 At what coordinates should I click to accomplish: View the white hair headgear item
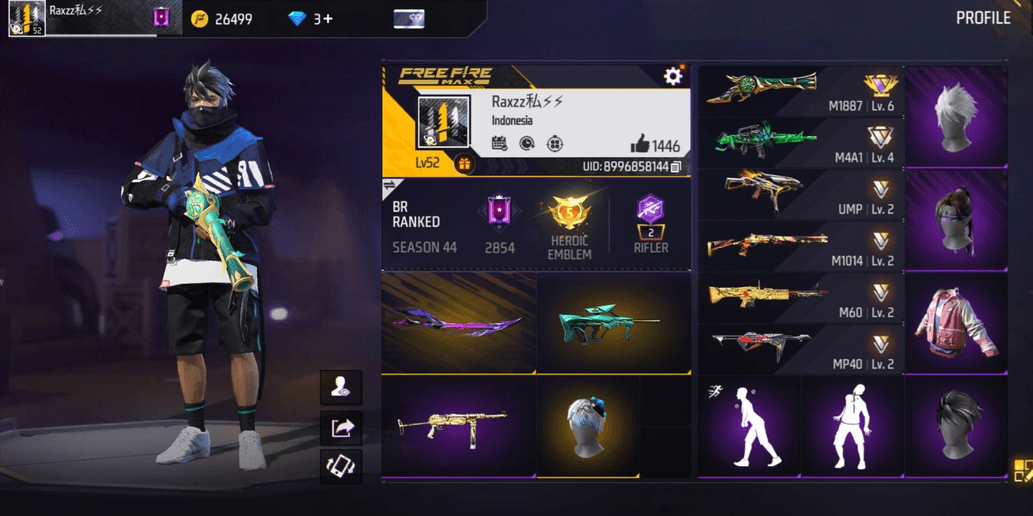(x=956, y=116)
